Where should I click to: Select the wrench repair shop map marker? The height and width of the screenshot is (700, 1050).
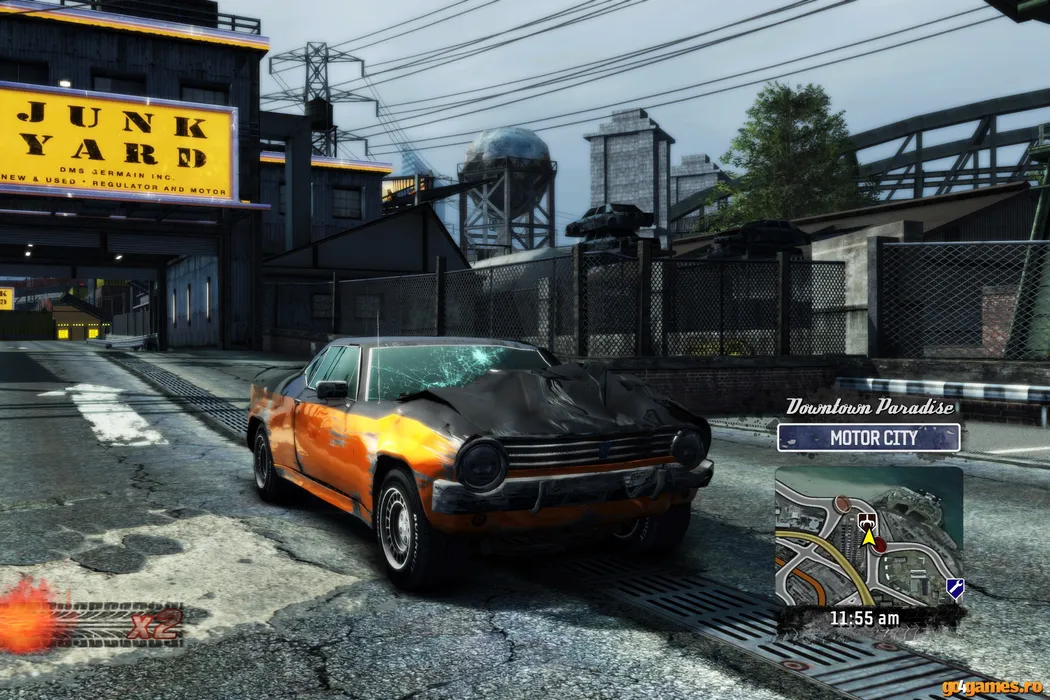pyautogui.click(x=955, y=588)
